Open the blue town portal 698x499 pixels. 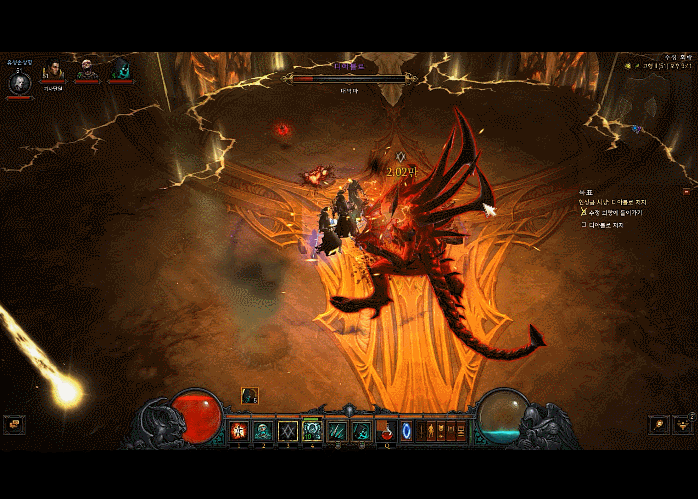pos(407,431)
